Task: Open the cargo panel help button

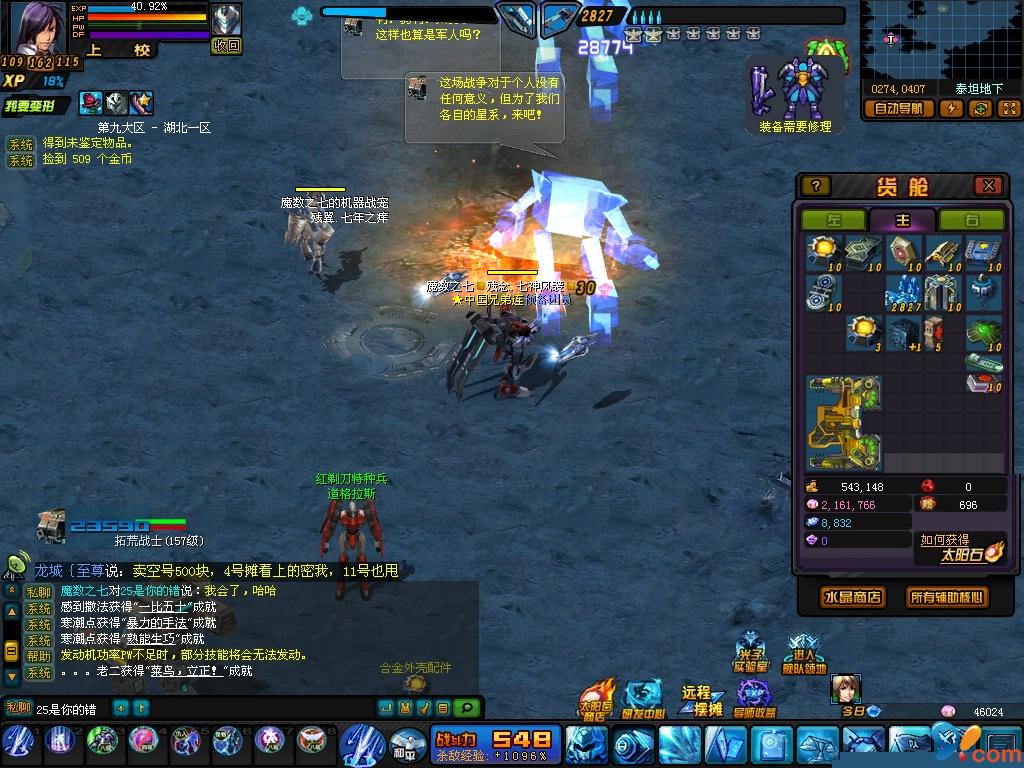Action: (816, 186)
